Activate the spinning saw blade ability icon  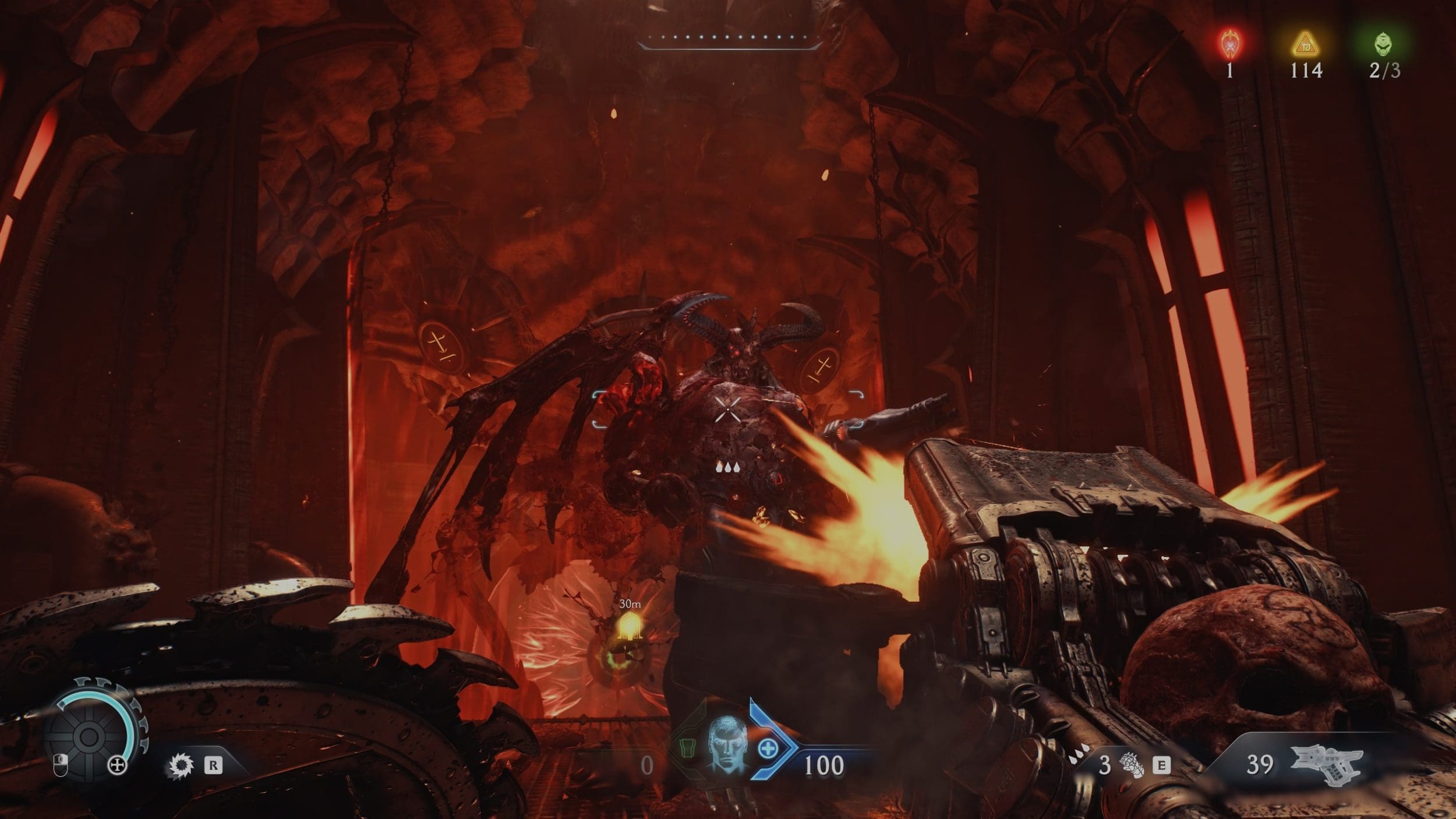(x=181, y=765)
